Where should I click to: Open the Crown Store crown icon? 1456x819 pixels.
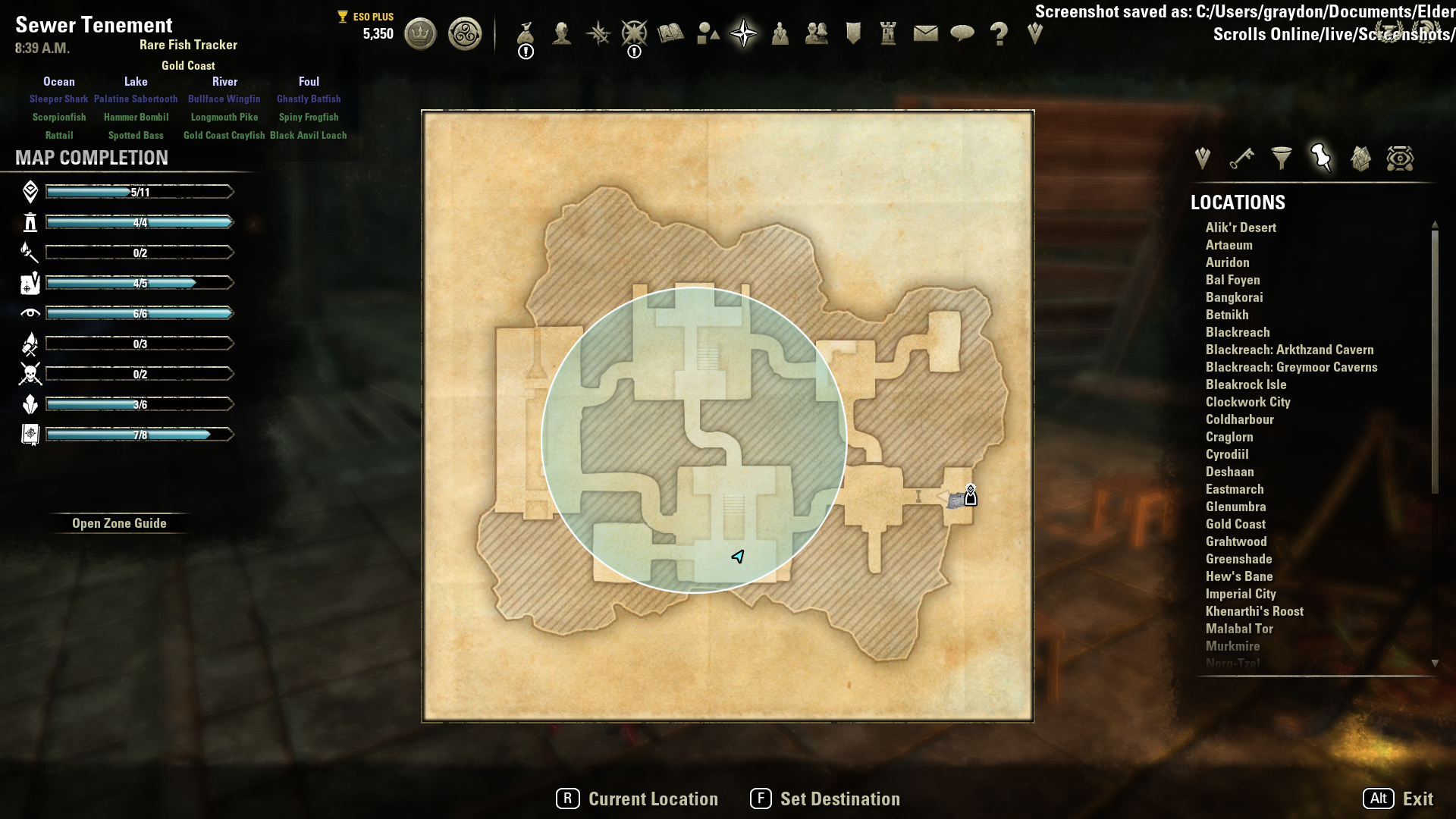(x=420, y=34)
